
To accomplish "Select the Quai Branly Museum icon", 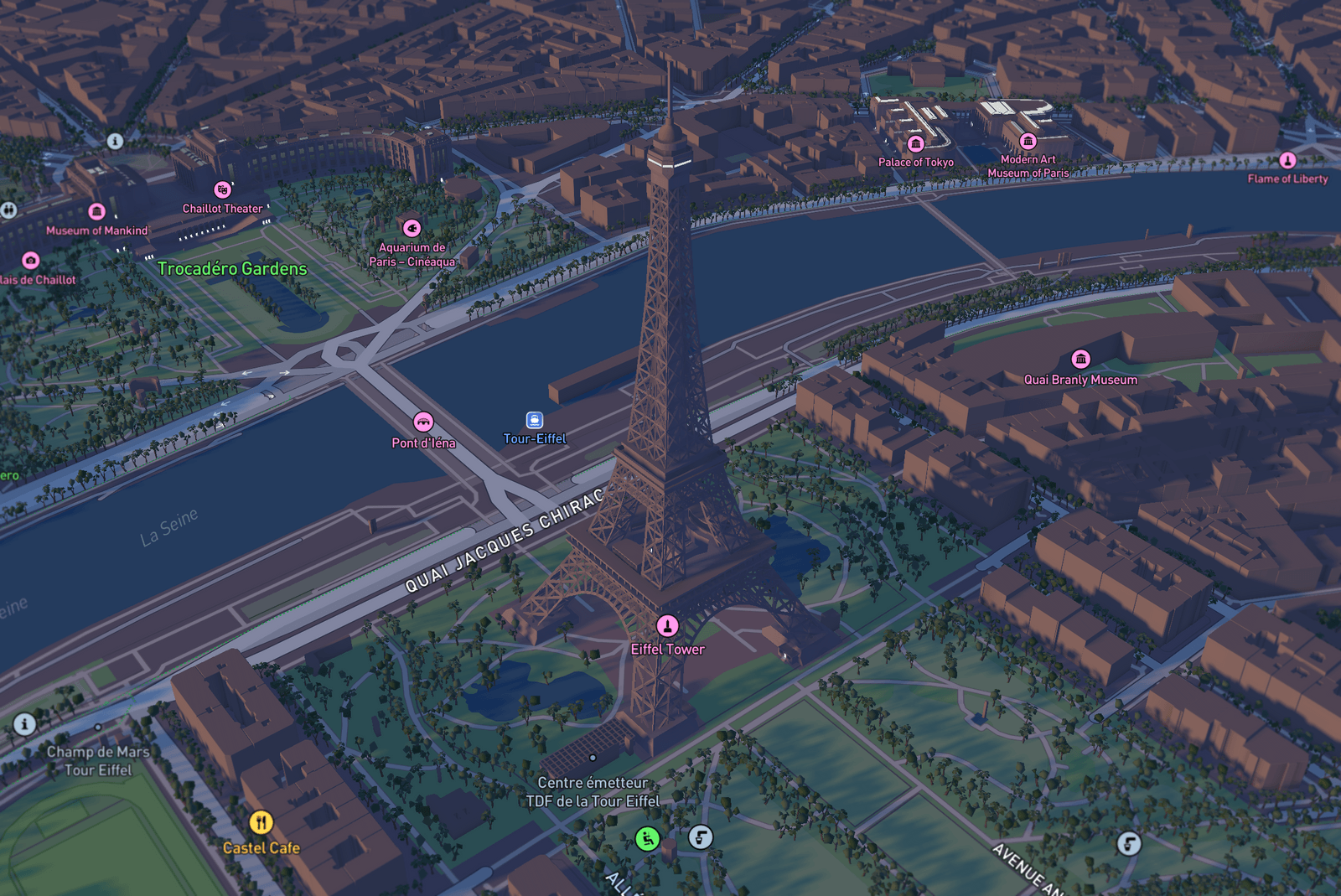I will 1081,358.
